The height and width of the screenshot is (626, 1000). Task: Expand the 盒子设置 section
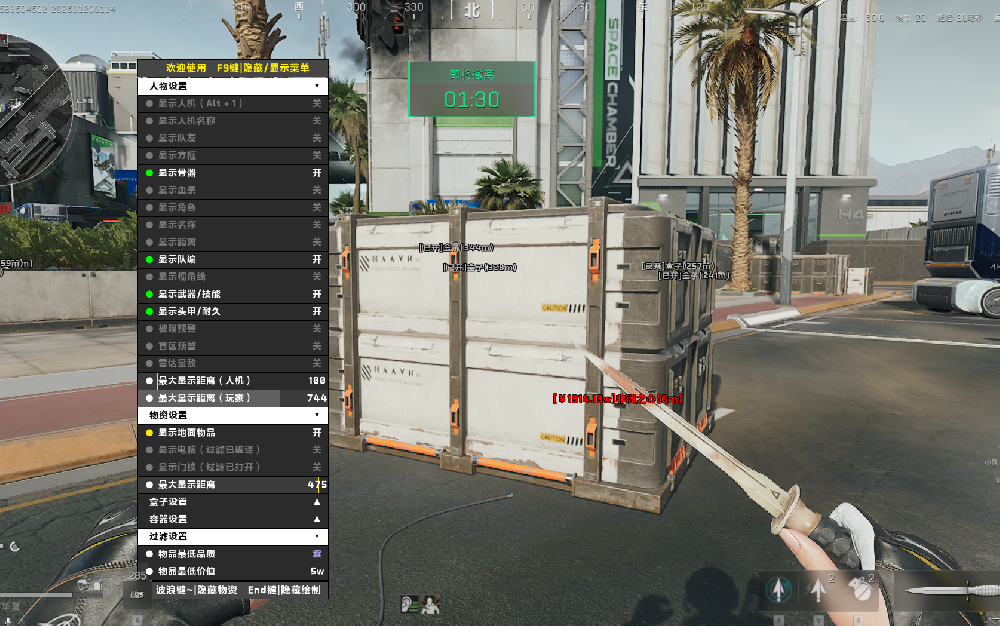(232, 501)
